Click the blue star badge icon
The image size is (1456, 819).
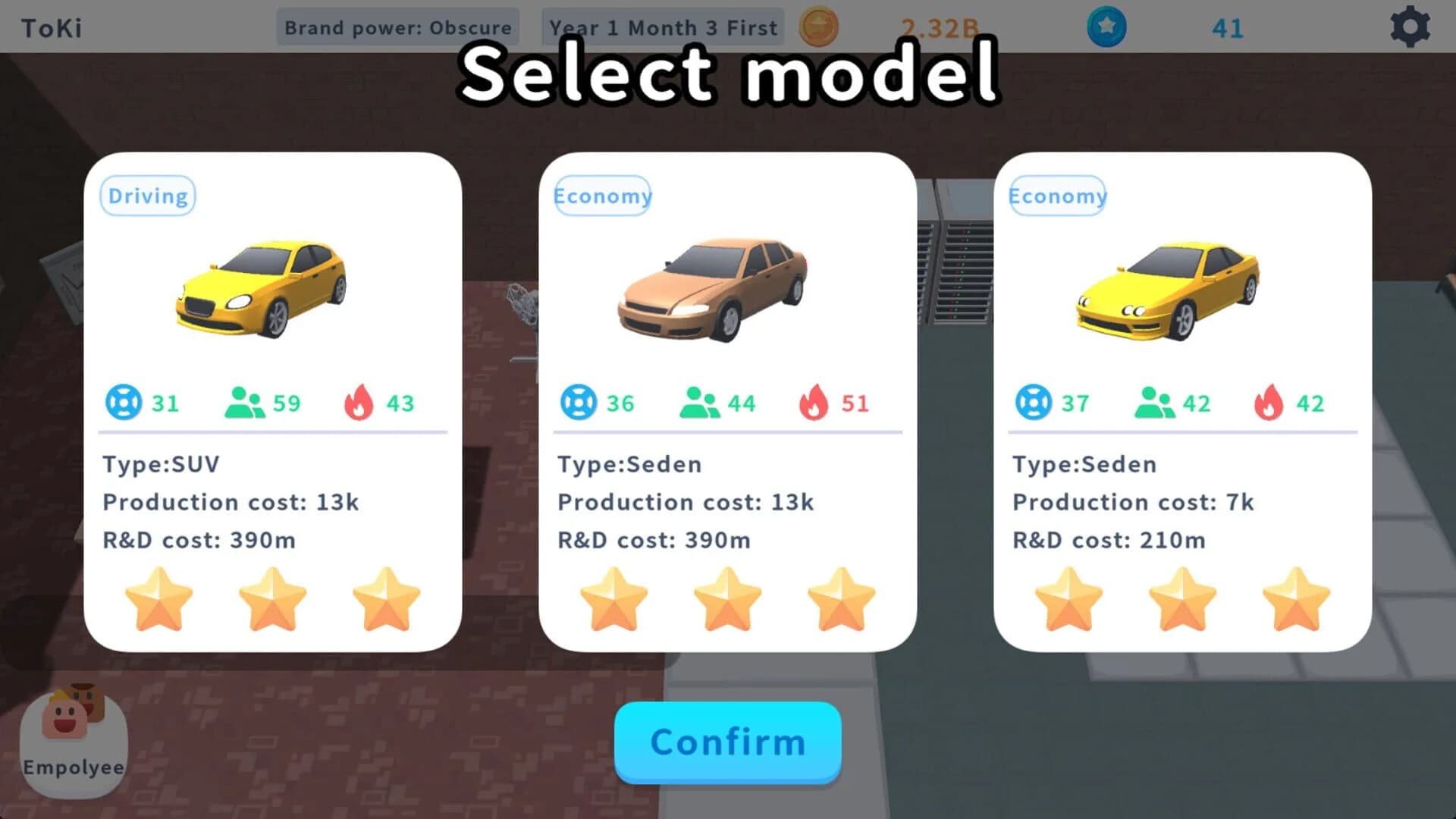[1106, 27]
